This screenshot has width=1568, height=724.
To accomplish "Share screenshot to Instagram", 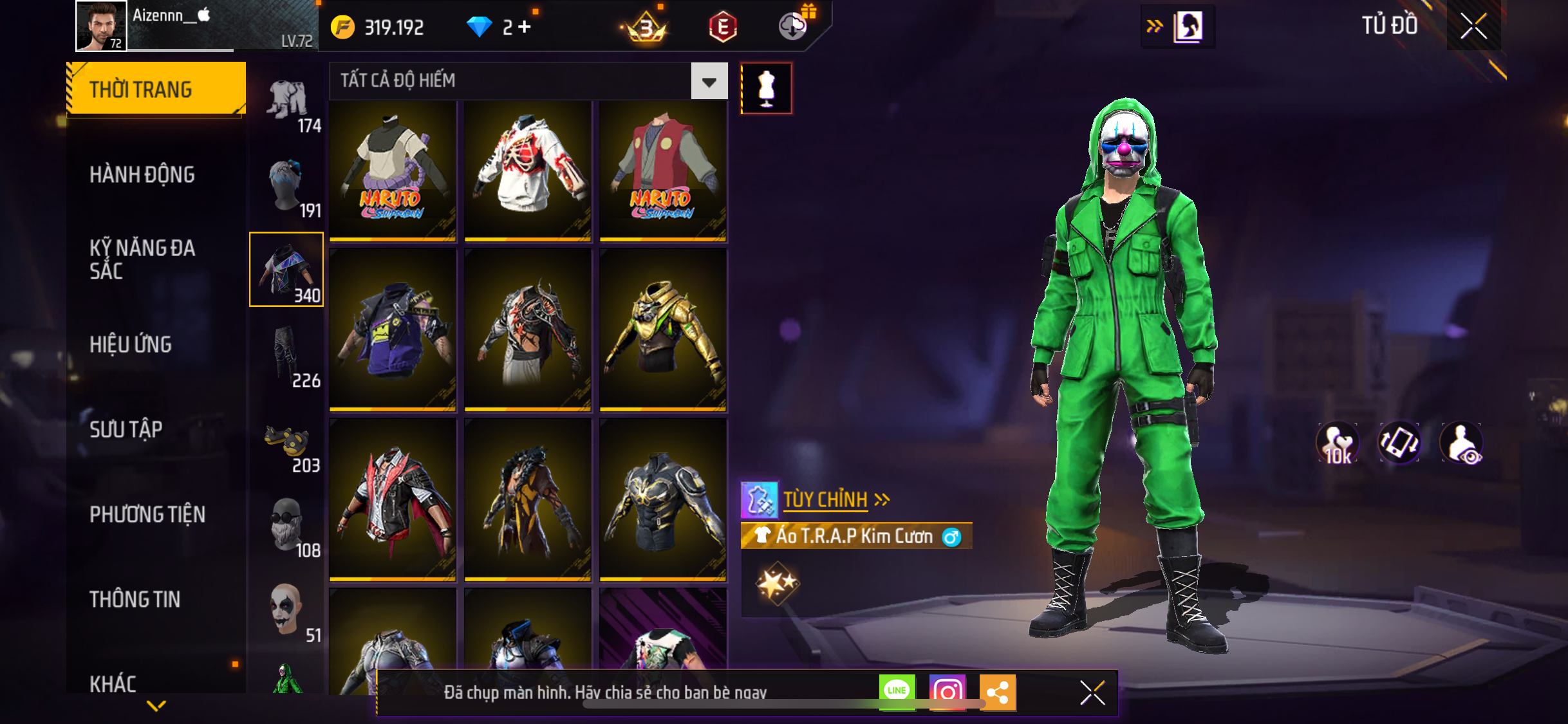I will 947,692.
